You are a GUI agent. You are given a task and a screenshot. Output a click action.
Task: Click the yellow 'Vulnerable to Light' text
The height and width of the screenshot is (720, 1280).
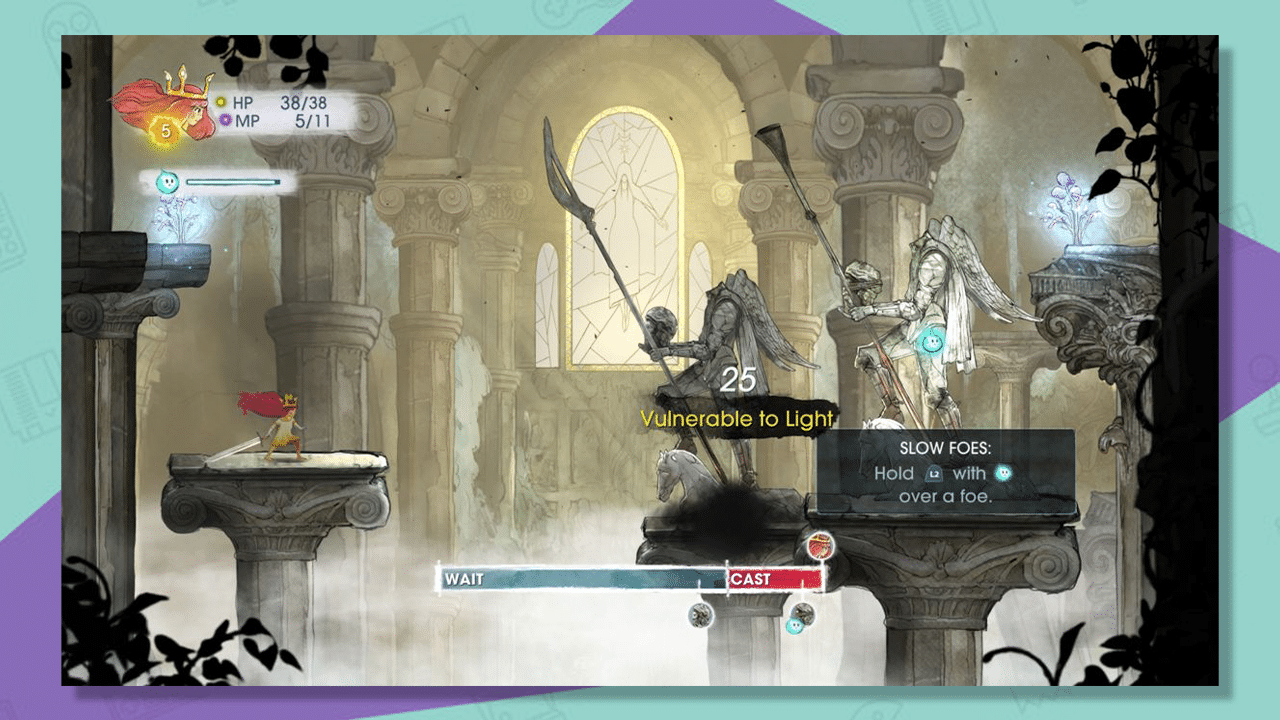click(737, 420)
